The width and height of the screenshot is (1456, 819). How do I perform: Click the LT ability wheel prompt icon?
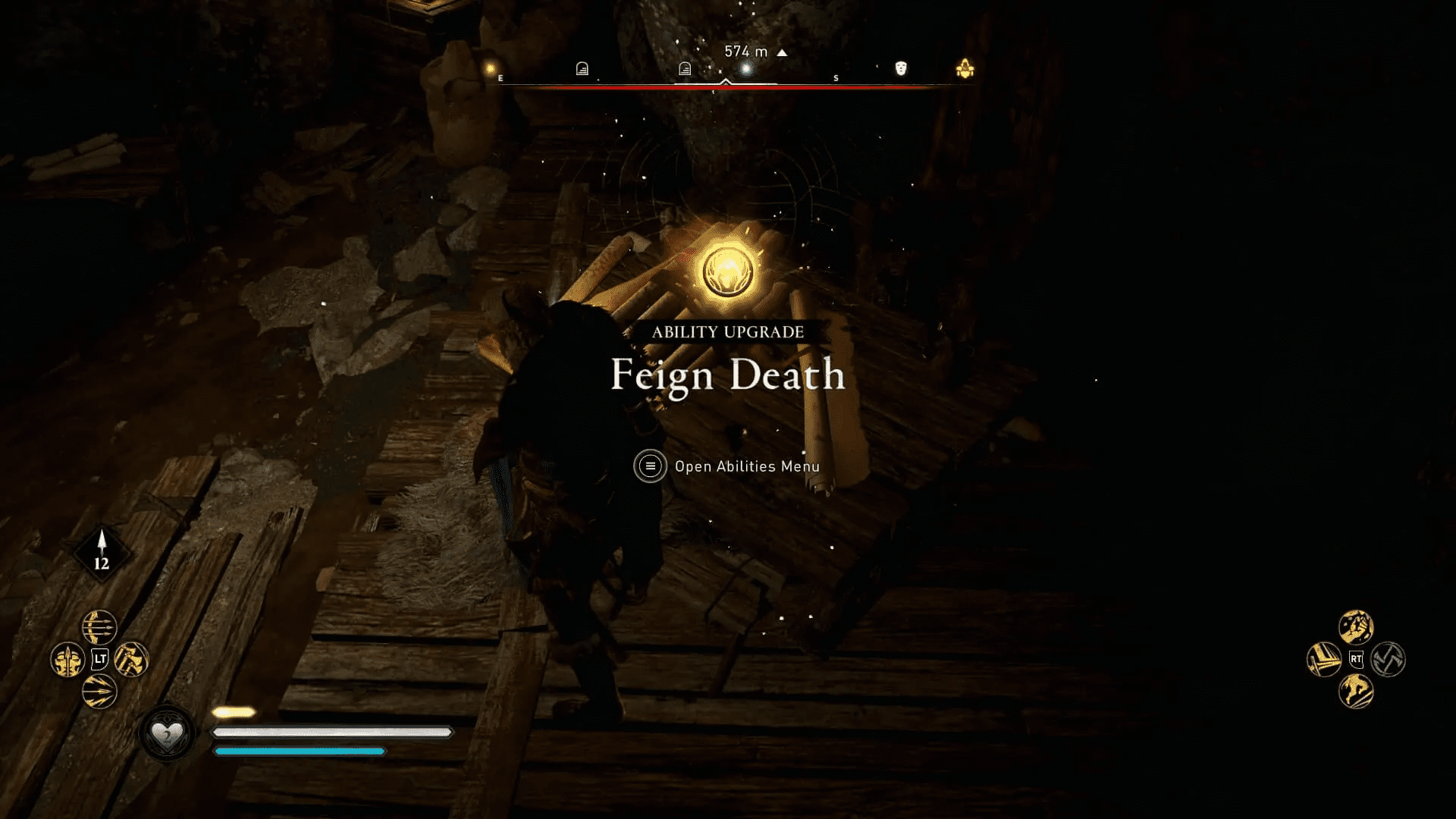point(99,659)
